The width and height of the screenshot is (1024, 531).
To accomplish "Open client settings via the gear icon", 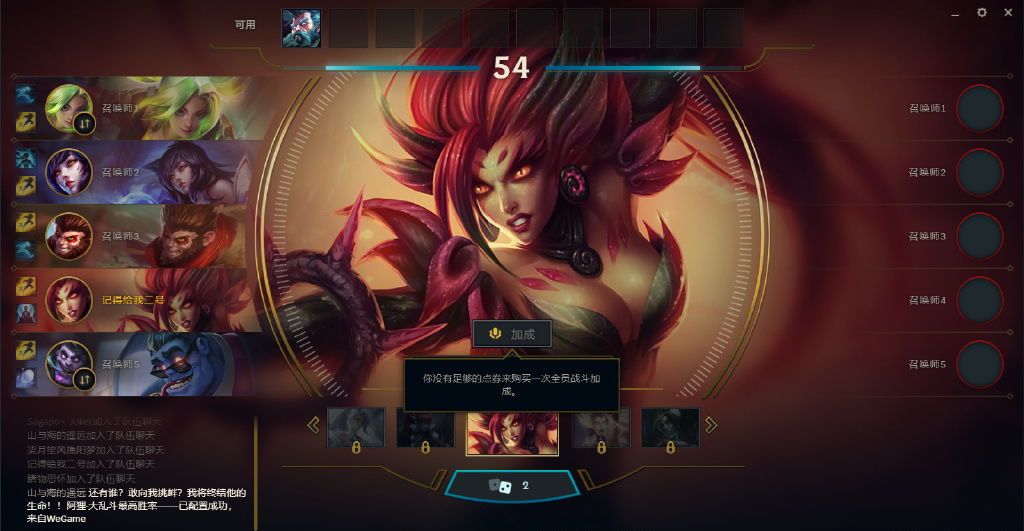I will point(982,13).
